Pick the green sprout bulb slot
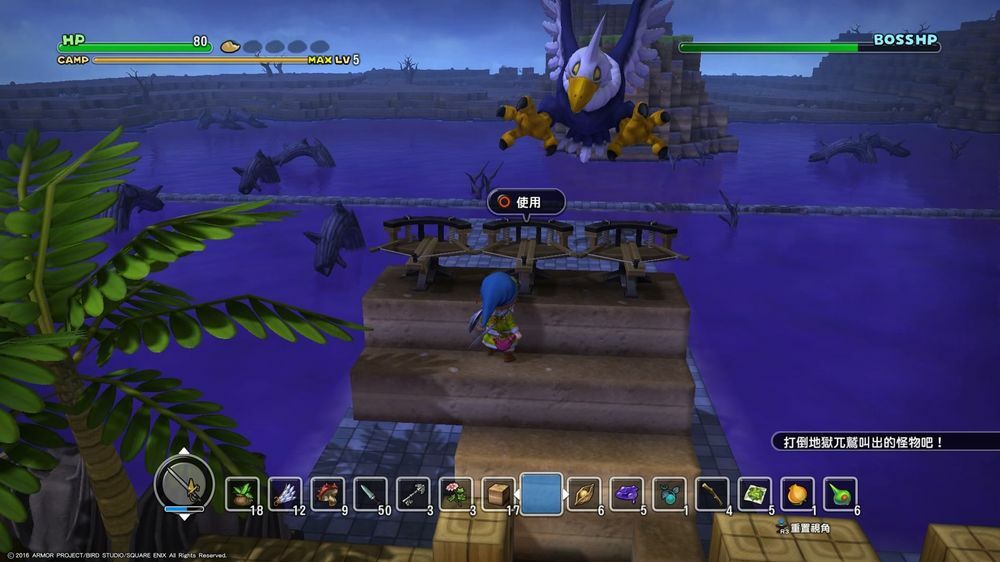 (x=841, y=493)
